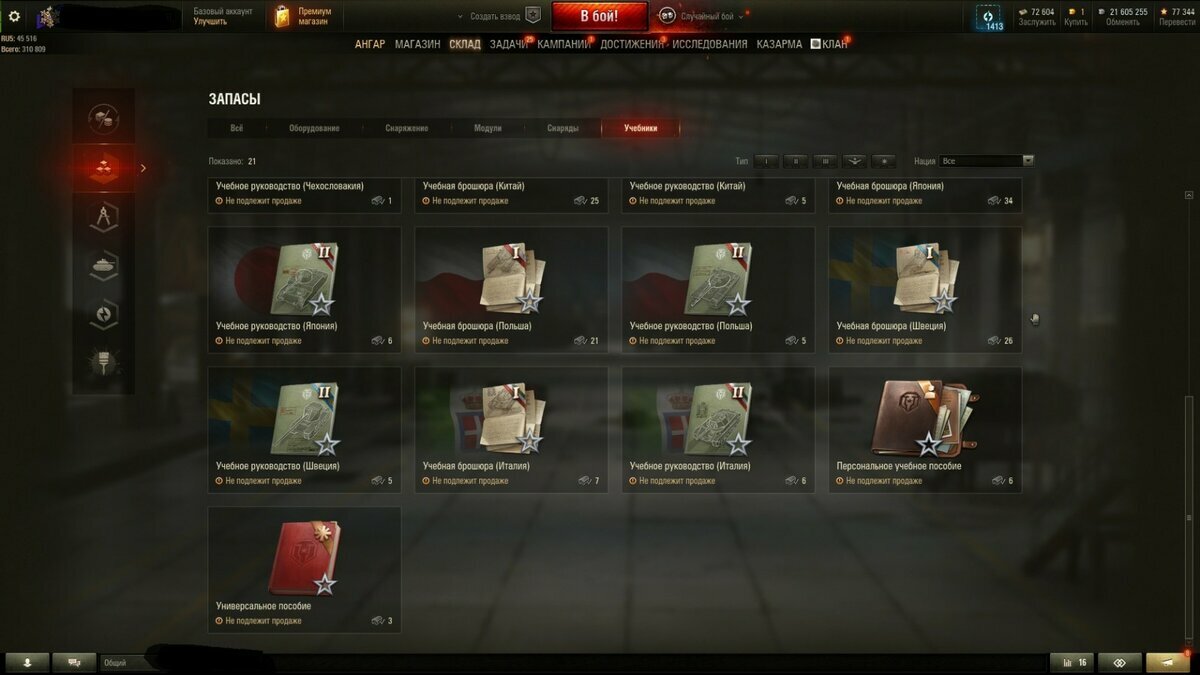Start battle with the red В бой! button
Viewport: 1200px width, 675px height.
pyautogui.click(x=599, y=16)
